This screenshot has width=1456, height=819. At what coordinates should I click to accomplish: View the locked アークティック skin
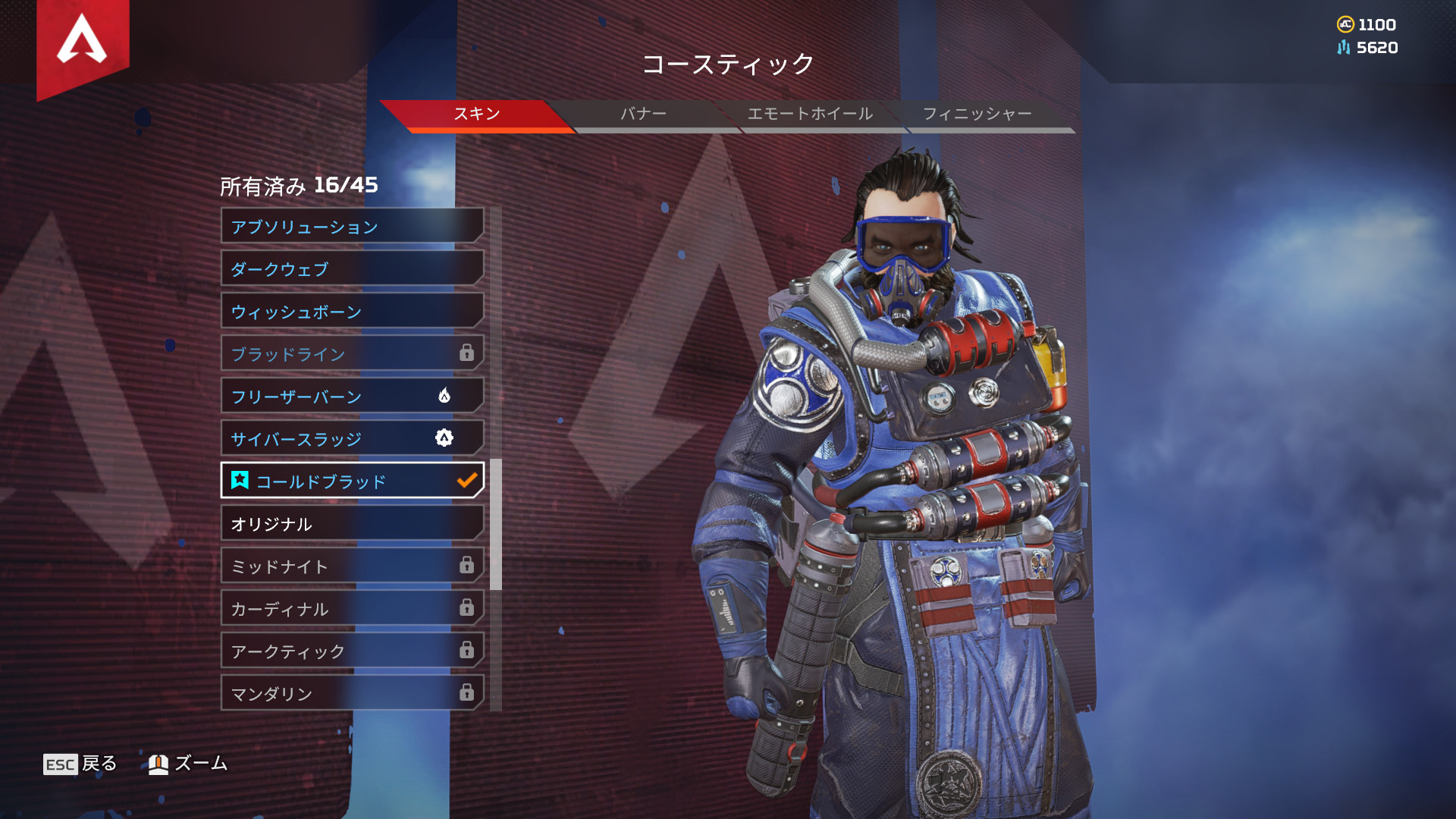[352, 651]
